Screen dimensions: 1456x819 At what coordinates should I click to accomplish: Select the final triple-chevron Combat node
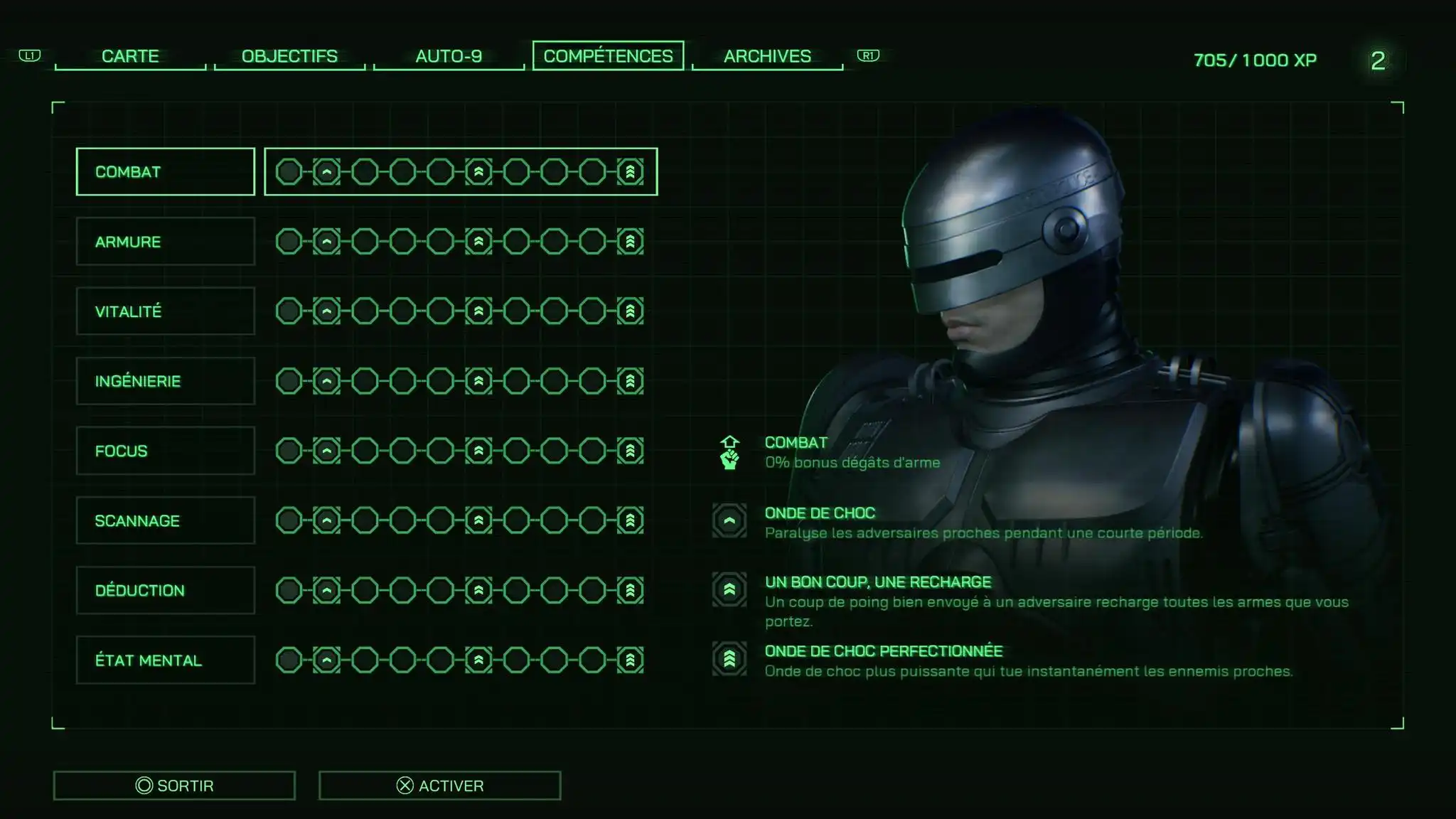pos(630,172)
